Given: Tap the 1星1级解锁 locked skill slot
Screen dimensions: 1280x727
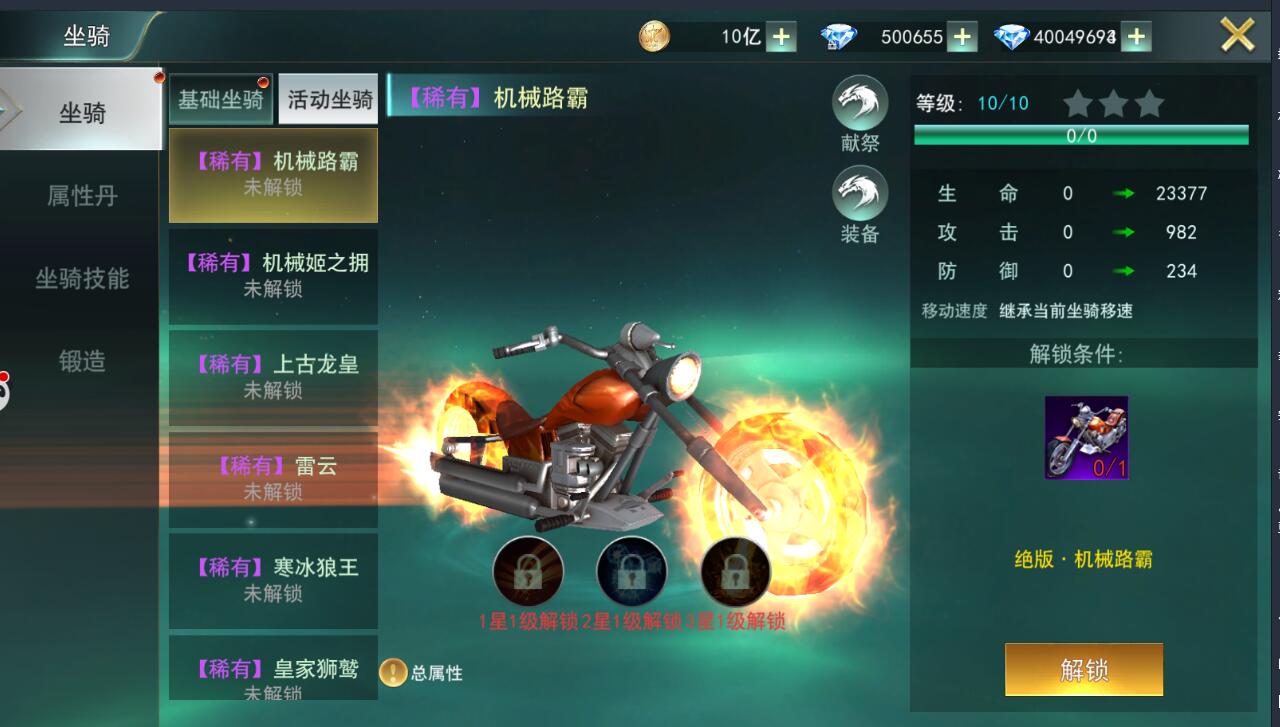Looking at the screenshot, I should tap(528, 572).
